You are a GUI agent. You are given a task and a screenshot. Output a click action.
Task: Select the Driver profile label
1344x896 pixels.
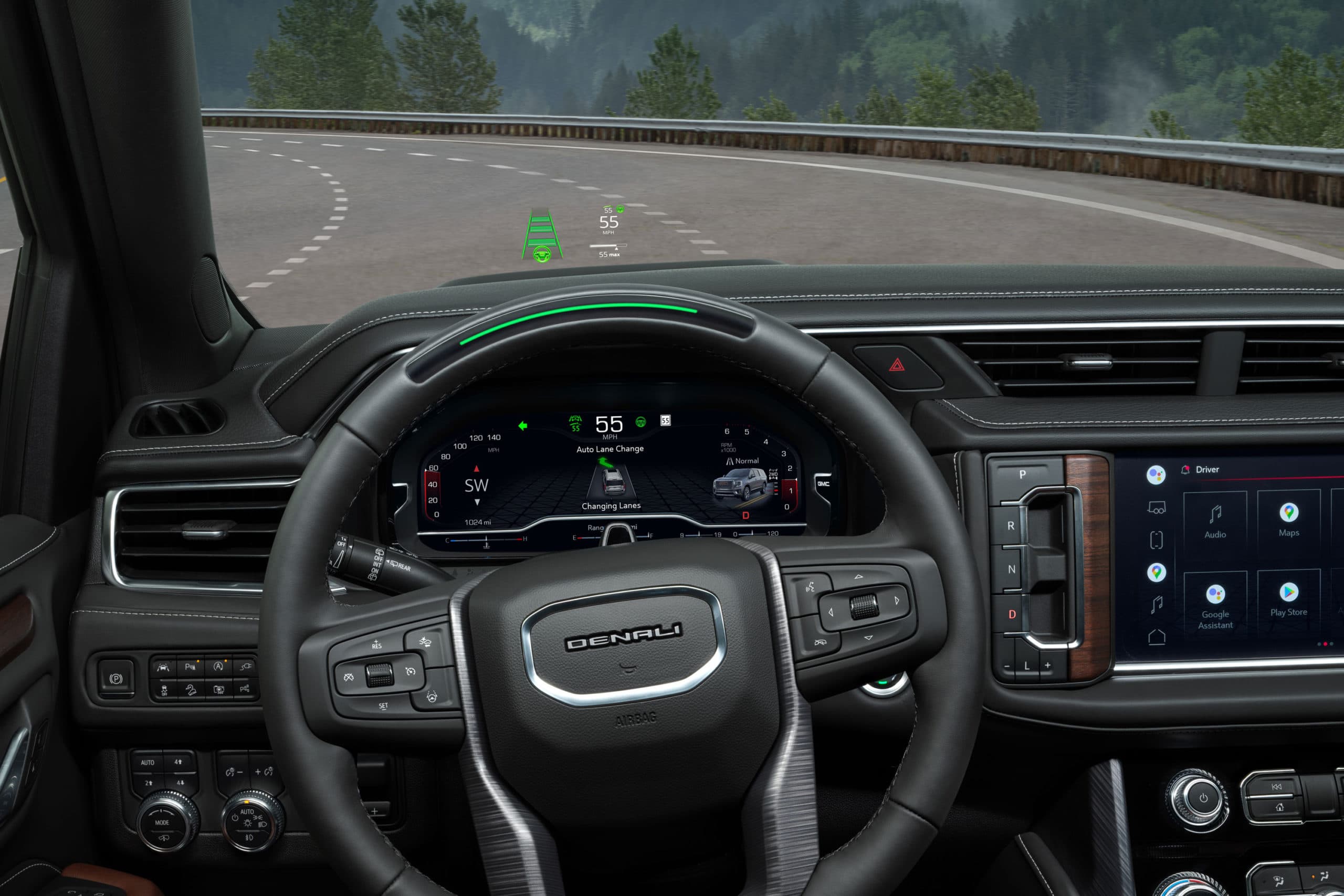tap(1207, 470)
